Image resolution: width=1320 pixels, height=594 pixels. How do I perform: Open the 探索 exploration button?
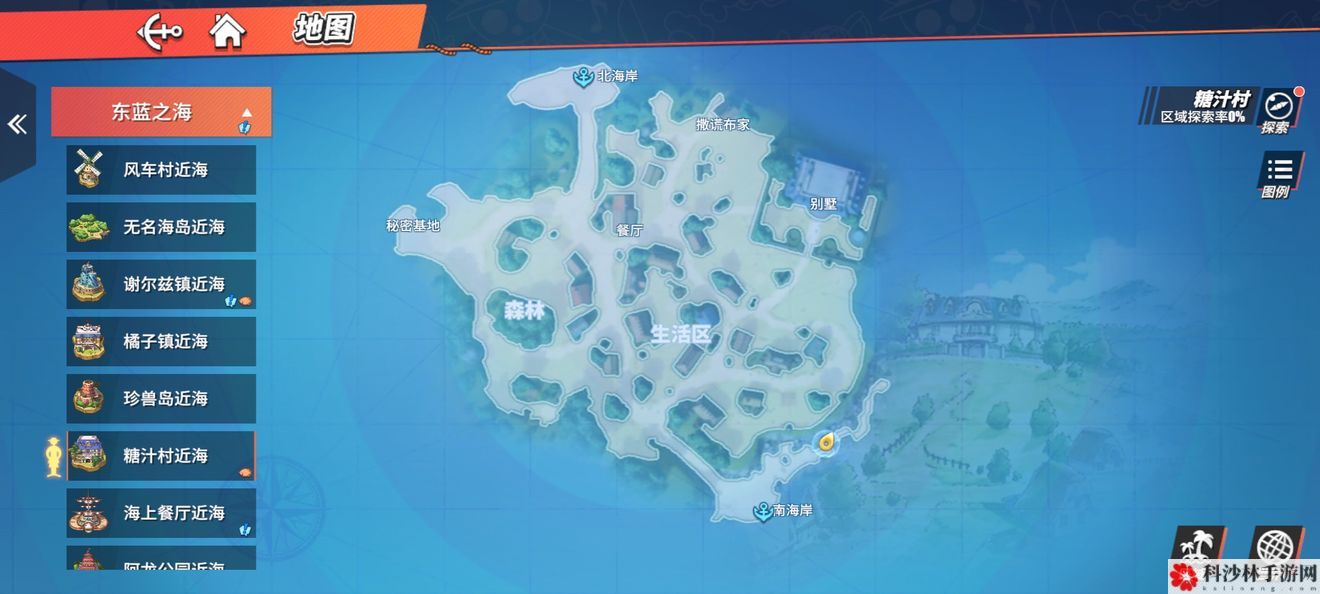click(1277, 110)
